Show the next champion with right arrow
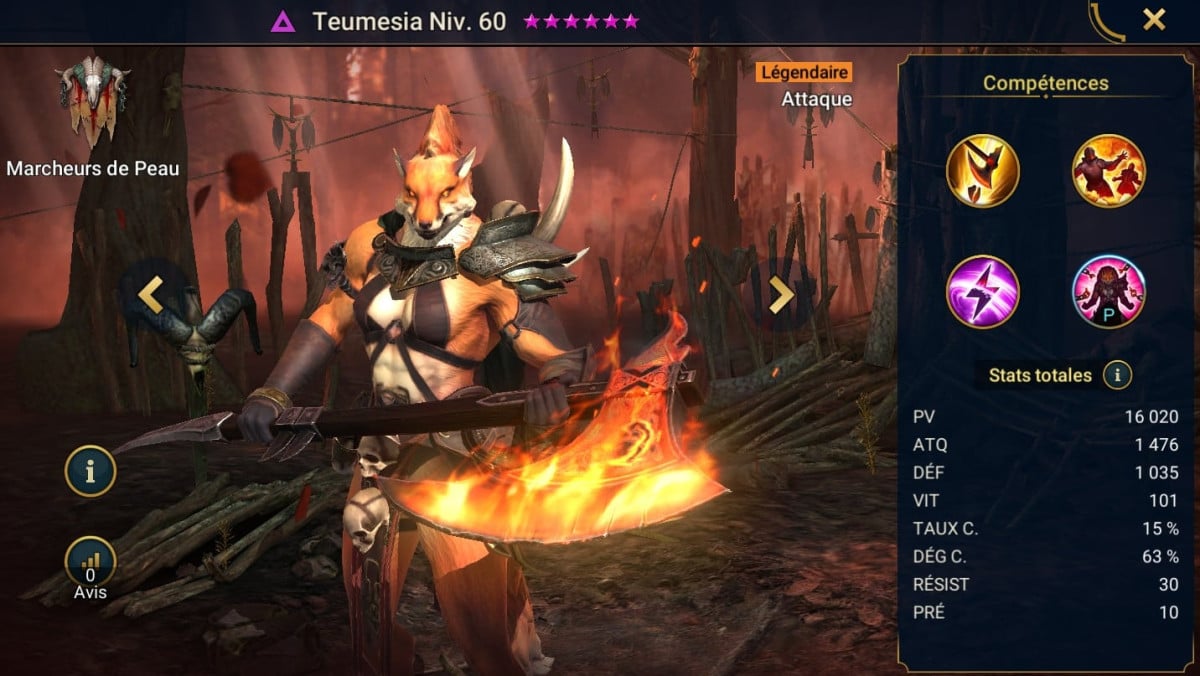 (x=781, y=295)
